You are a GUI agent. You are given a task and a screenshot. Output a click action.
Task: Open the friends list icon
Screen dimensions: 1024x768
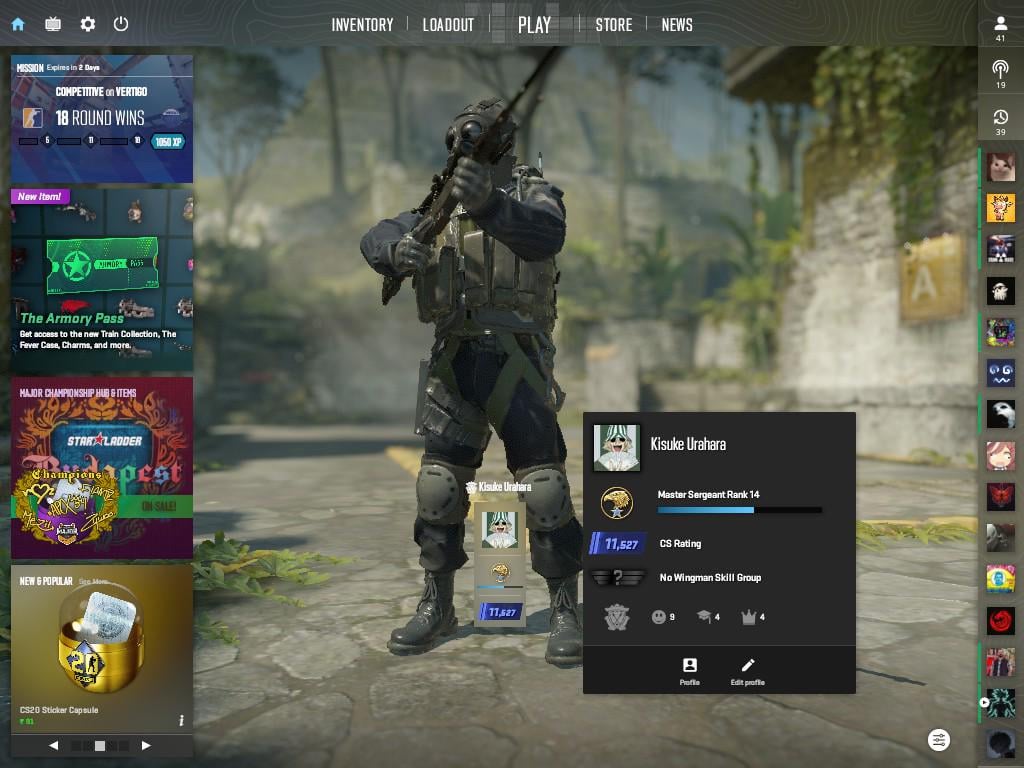point(1000,28)
